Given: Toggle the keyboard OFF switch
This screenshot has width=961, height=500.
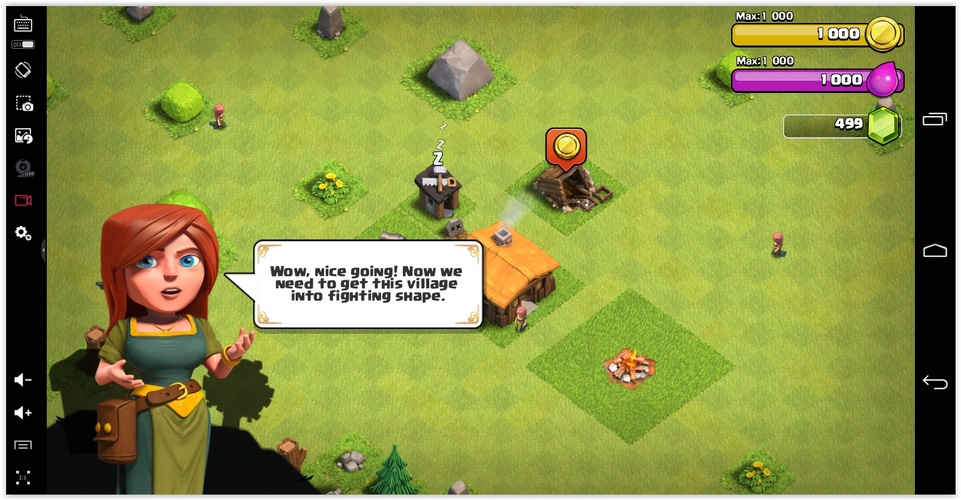Looking at the screenshot, I should (23, 45).
